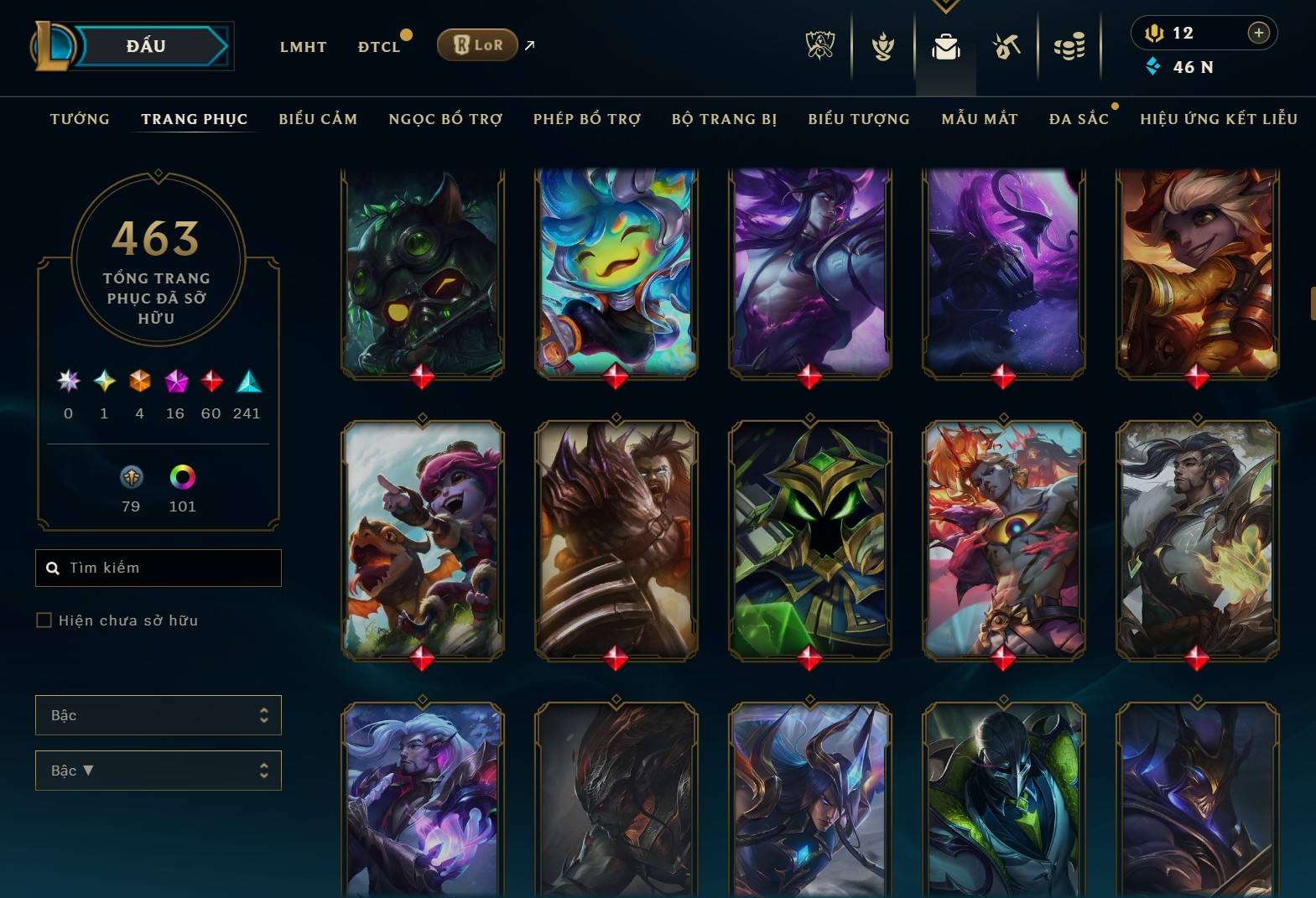The image size is (1316, 898).
Task: Expand the LoR external link arrow
Action: point(528,45)
